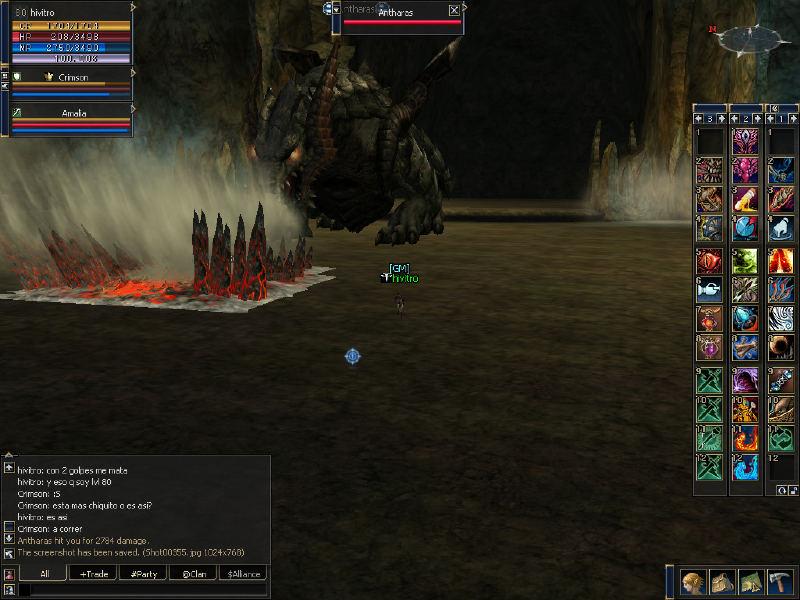
Task: Select party member Crimson
Action: (x=70, y=77)
